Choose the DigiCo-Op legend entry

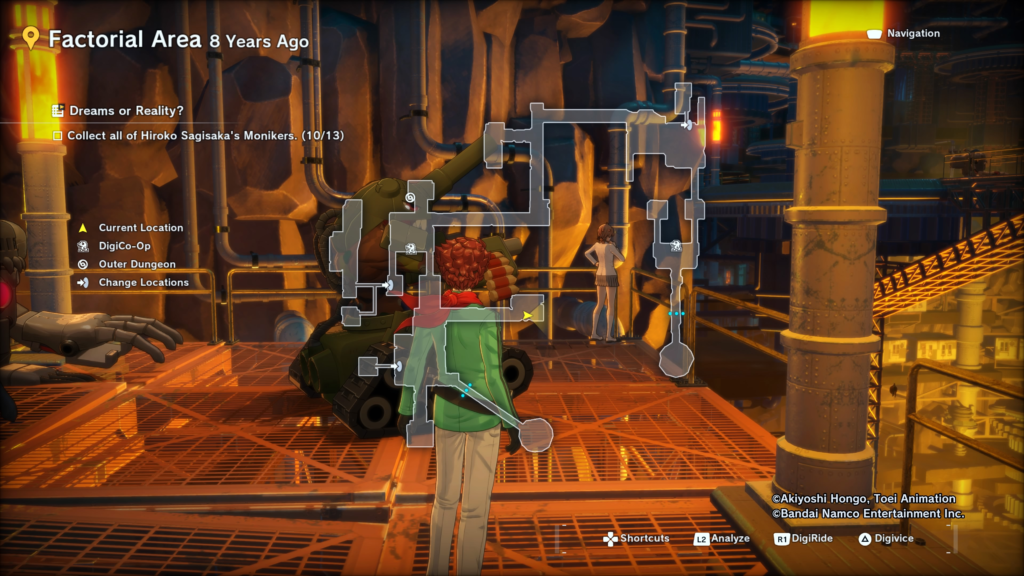pos(127,246)
